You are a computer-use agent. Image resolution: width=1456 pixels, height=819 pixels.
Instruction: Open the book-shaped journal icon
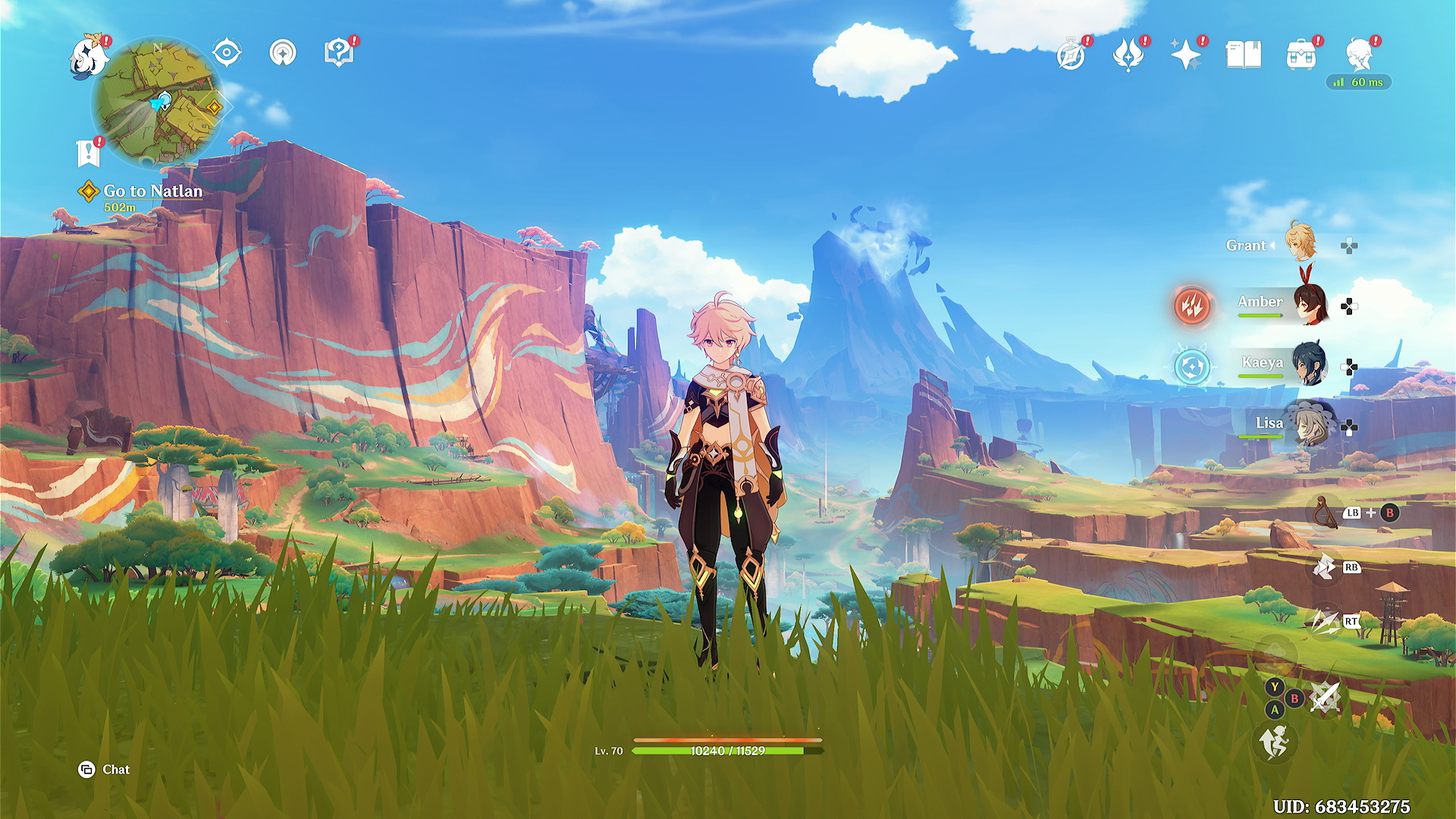pos(1244,55)
